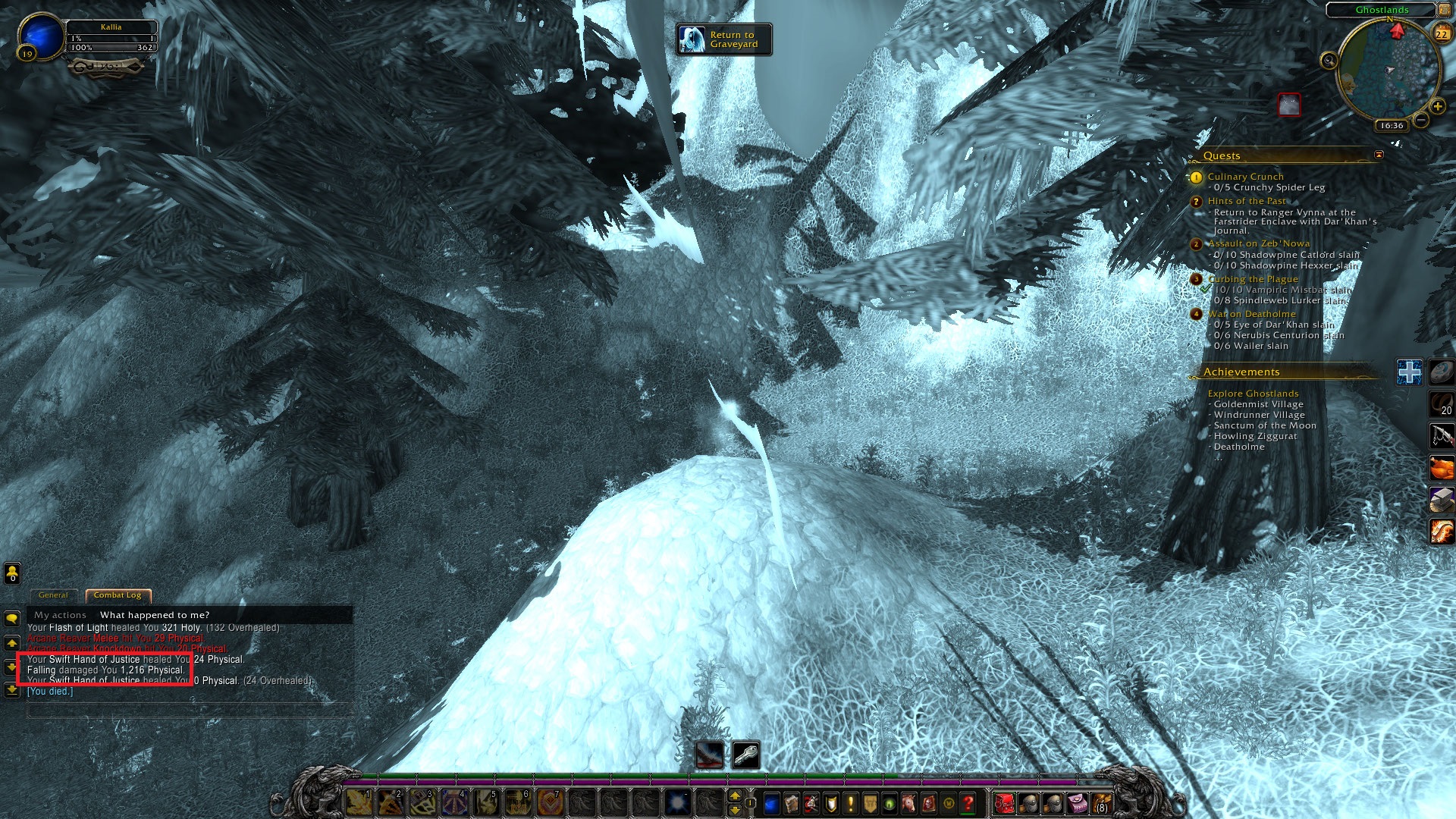Click the keyring key icon
Viewport: 1456px width, 819px height.
pyautogui.click(x=746, y=755)
